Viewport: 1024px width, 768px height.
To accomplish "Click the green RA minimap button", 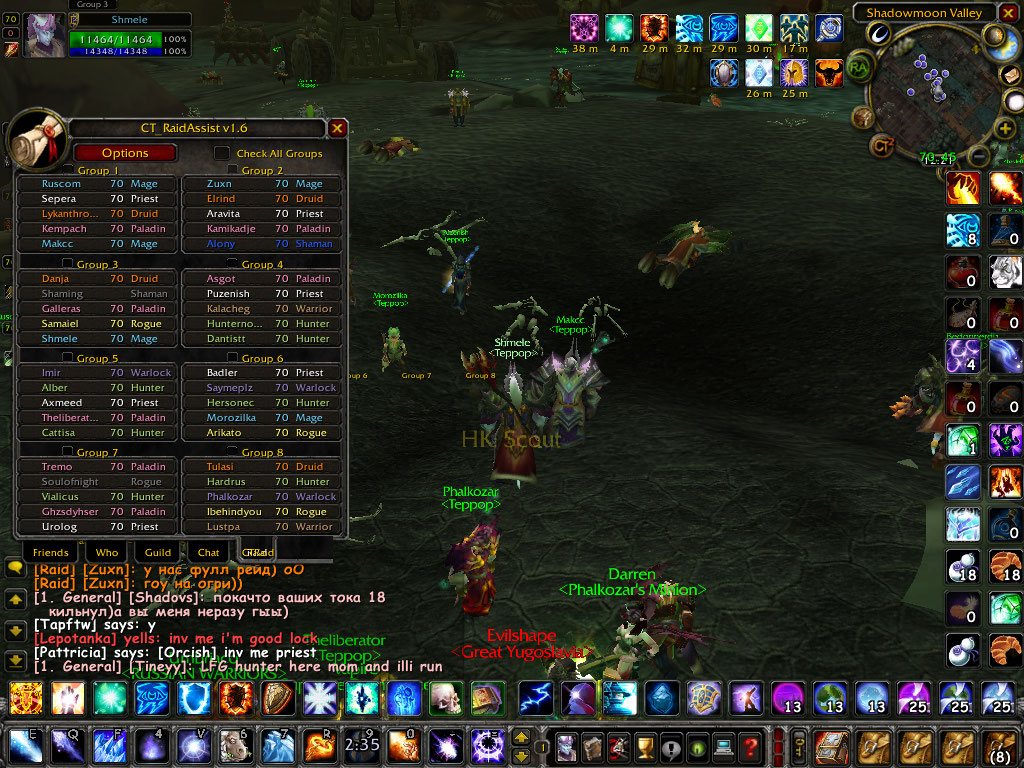I will [858, 67].
